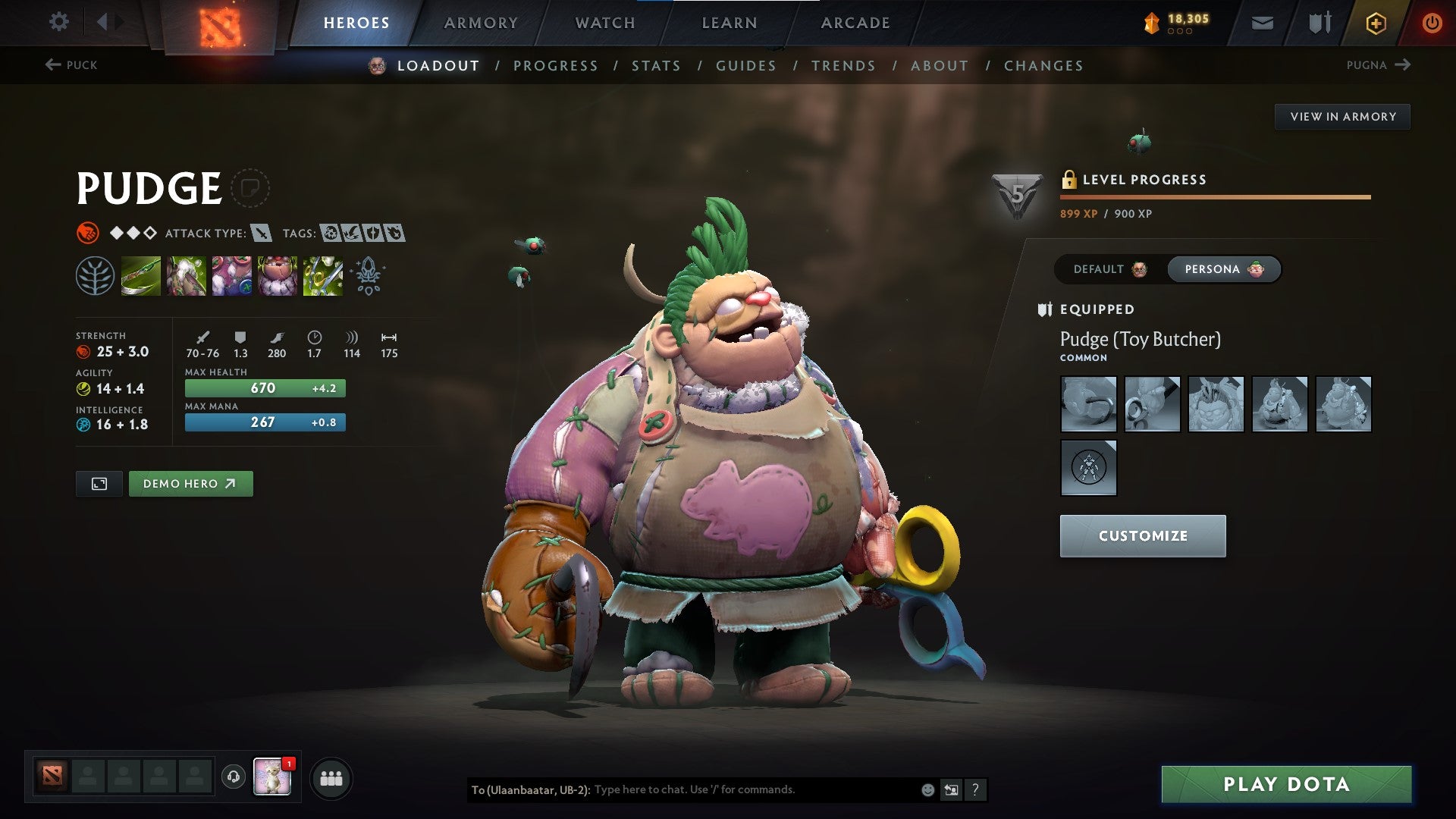
Task: Click the Aghanim's Scepter upgrade icon
Action: tap(367, 276)
